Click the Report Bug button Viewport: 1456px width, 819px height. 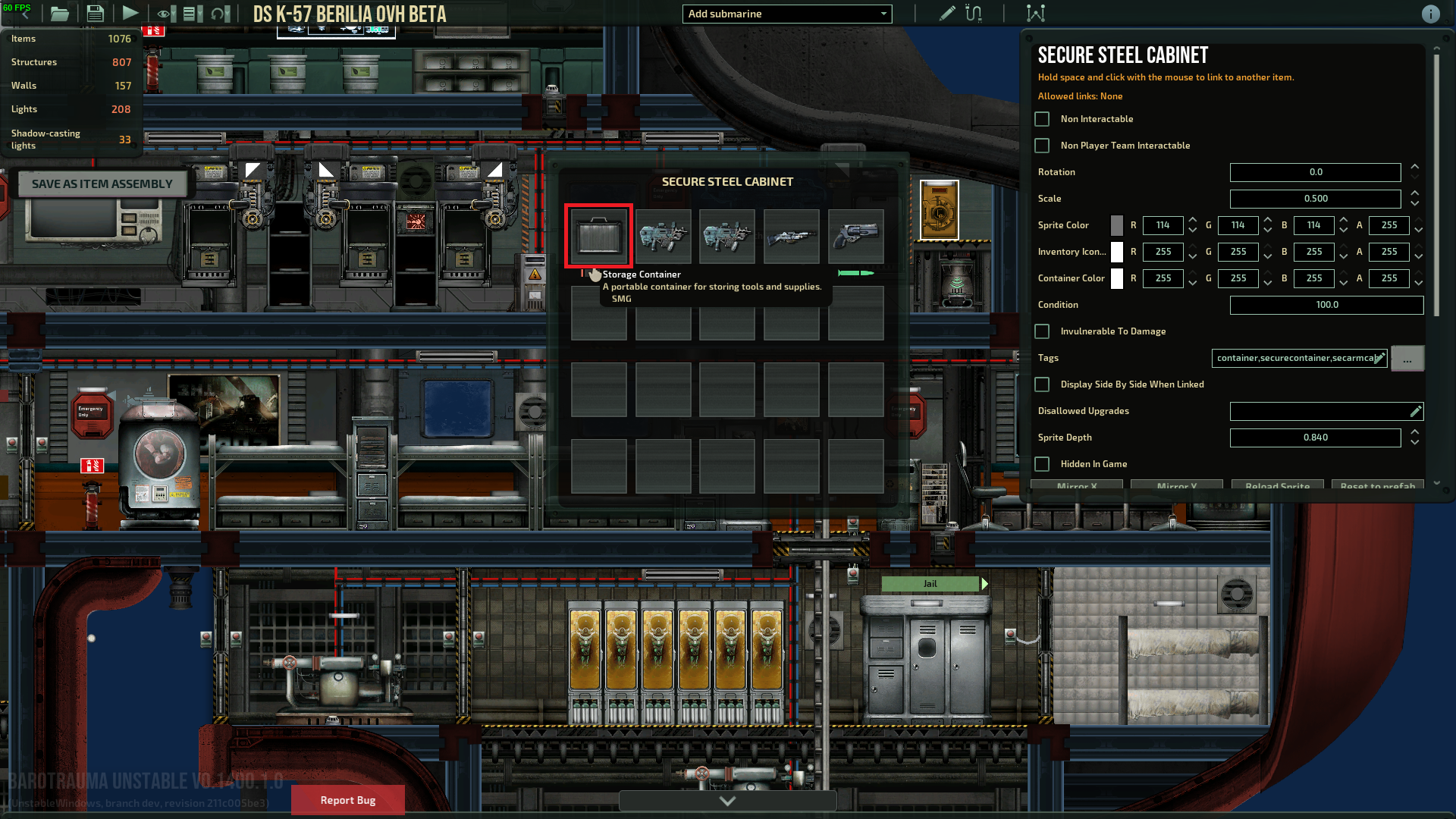coord(347,800)
